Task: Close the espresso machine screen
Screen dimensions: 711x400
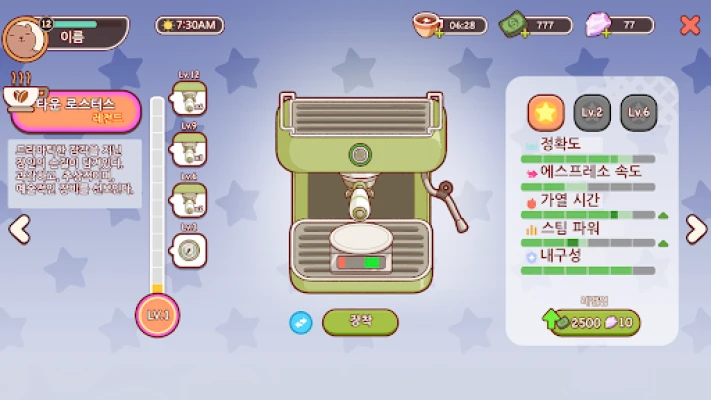Action: point(690,25)
